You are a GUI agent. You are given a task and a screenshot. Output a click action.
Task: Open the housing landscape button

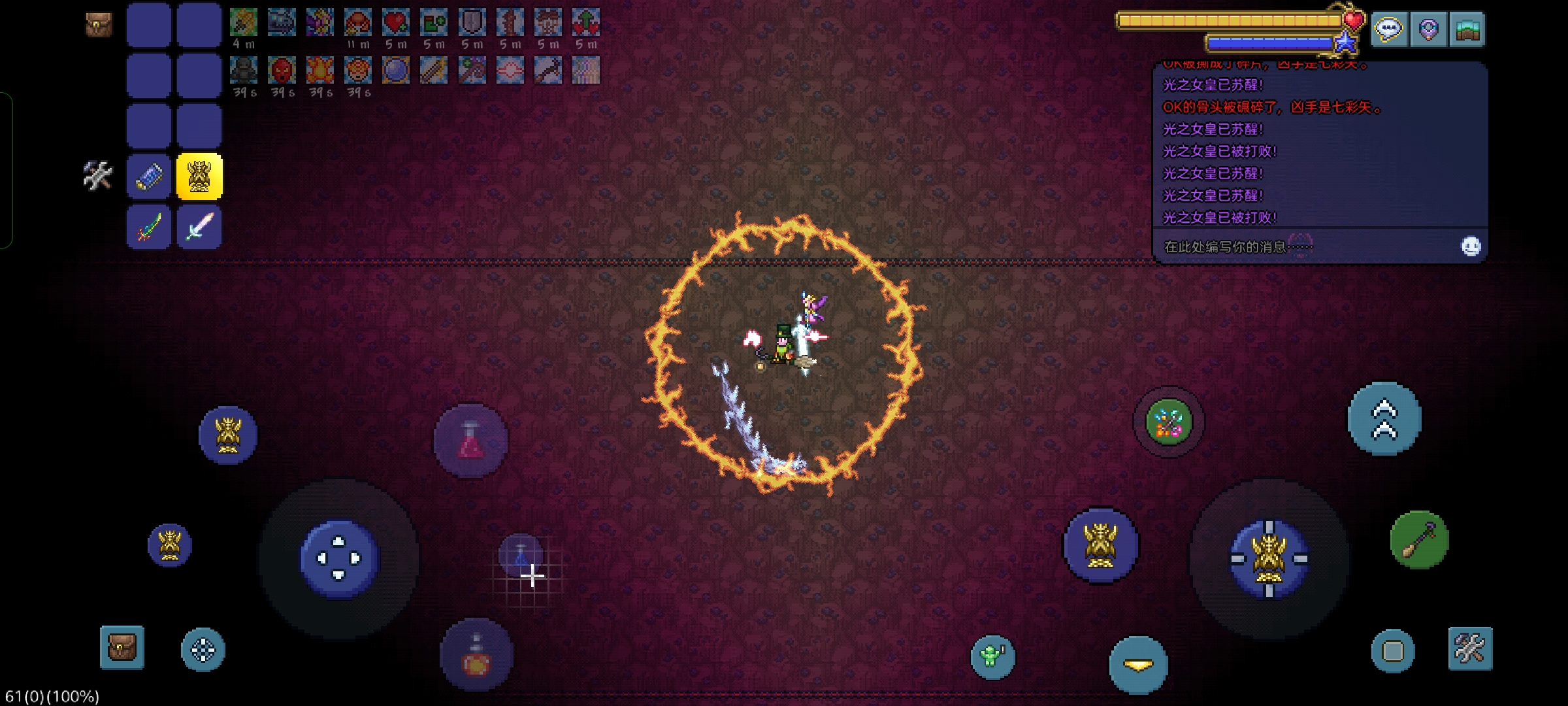coord(1467,29)
